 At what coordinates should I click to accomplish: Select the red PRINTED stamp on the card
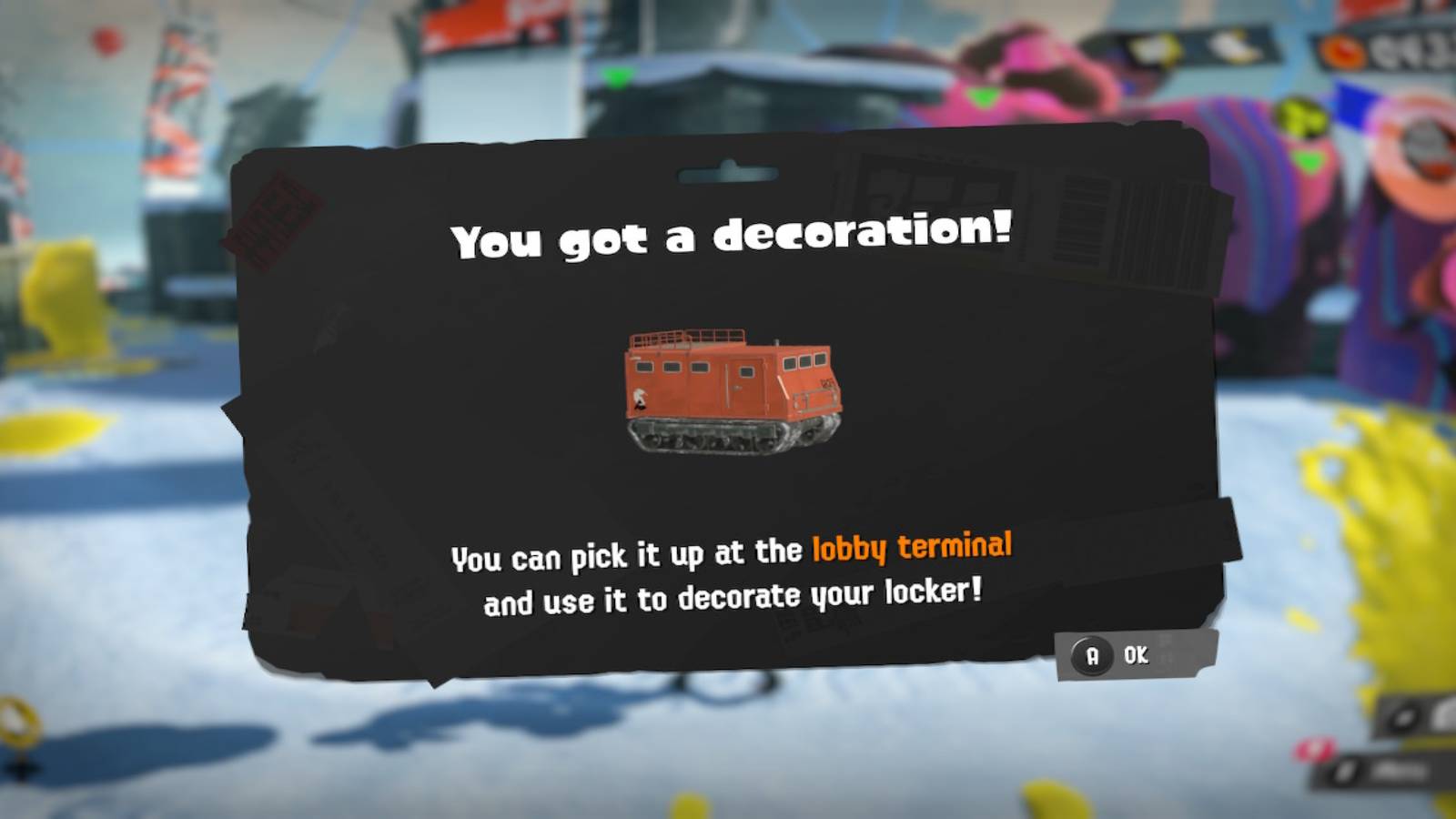click(278, 211)
